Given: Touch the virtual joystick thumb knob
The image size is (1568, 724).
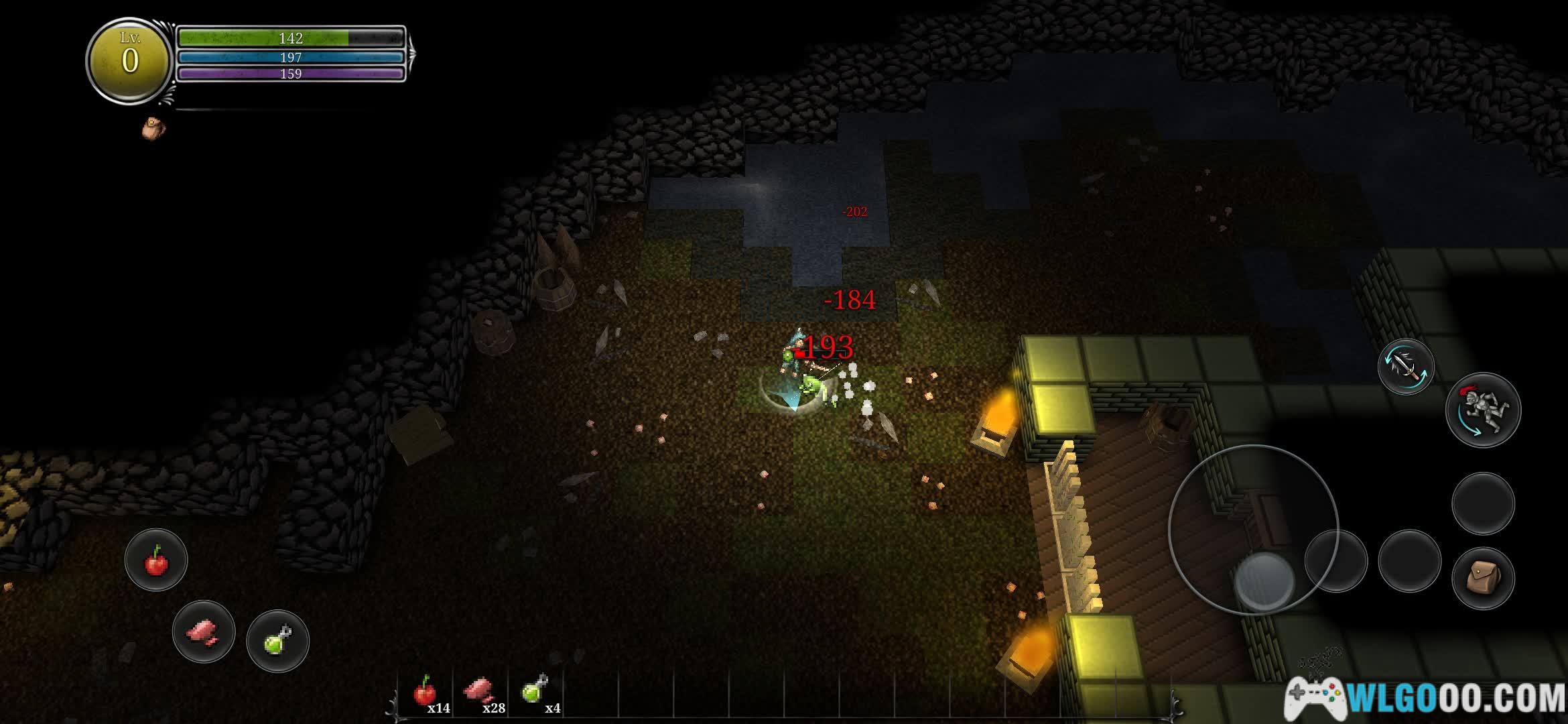Looking at the screenshot, I should pyautogui.click(x=1264, y=579).
